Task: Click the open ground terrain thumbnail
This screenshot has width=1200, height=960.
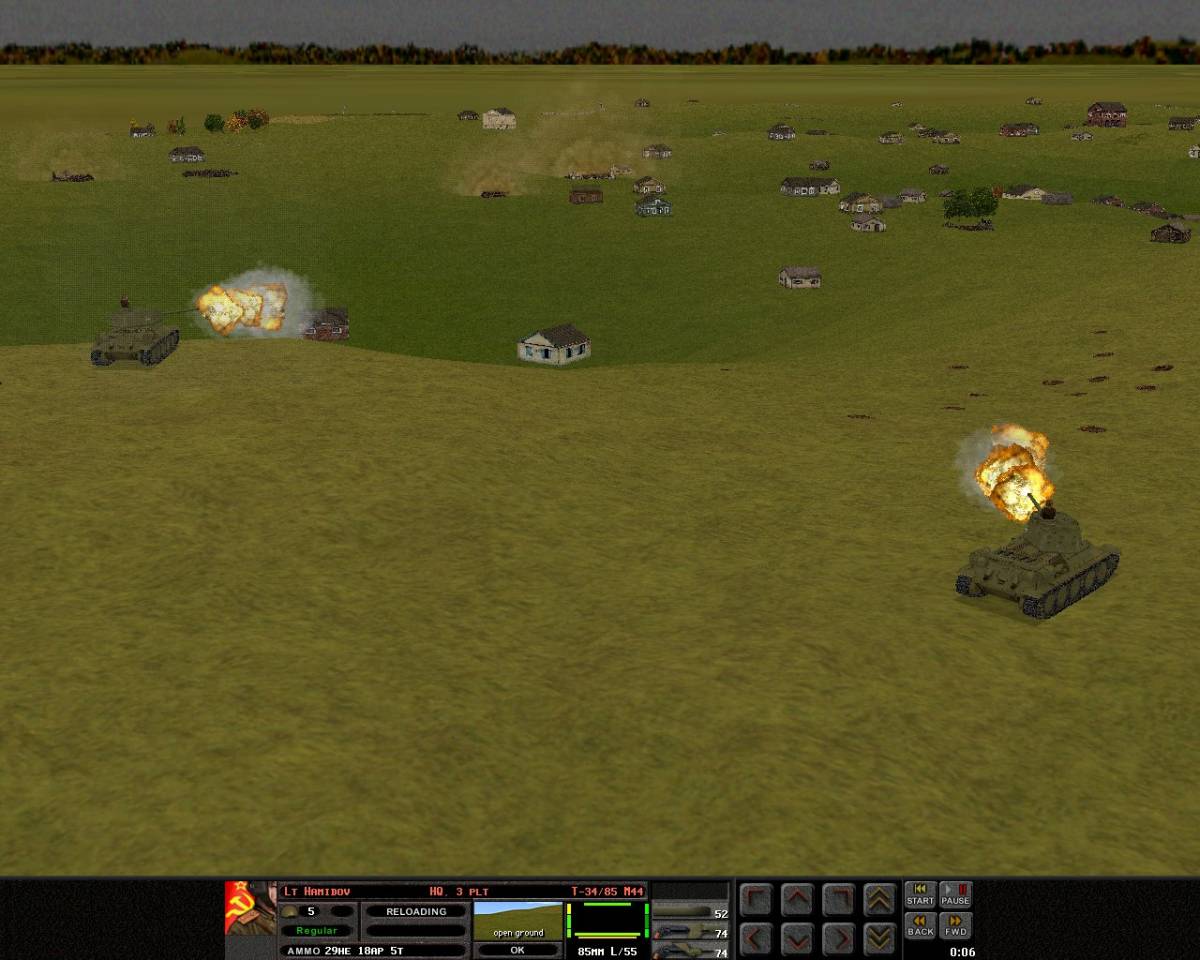Action: [x=517, y=920]
